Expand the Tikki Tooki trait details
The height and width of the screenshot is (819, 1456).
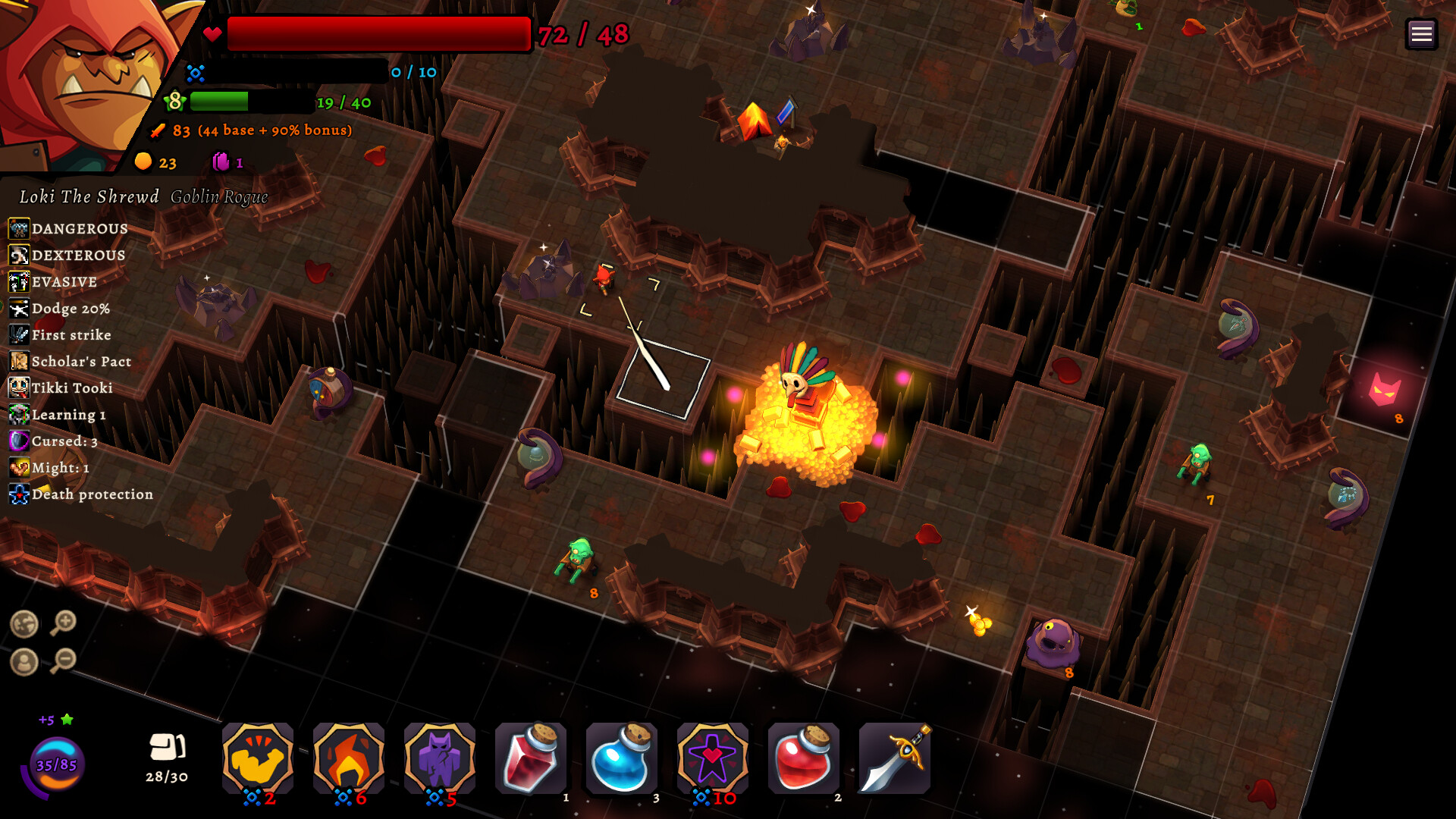17,388
